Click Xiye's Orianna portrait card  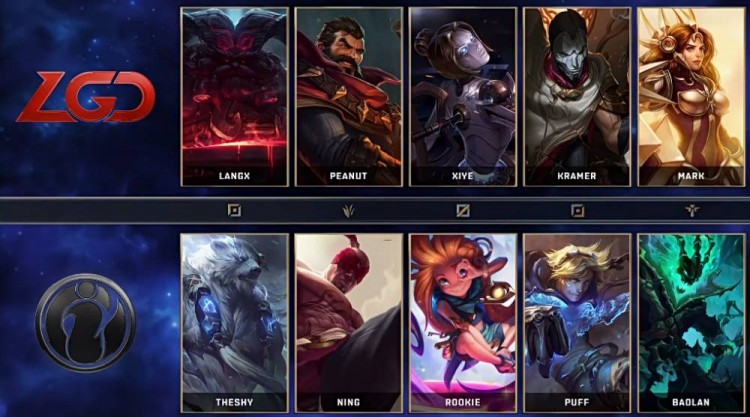click(x=463, y=97)
